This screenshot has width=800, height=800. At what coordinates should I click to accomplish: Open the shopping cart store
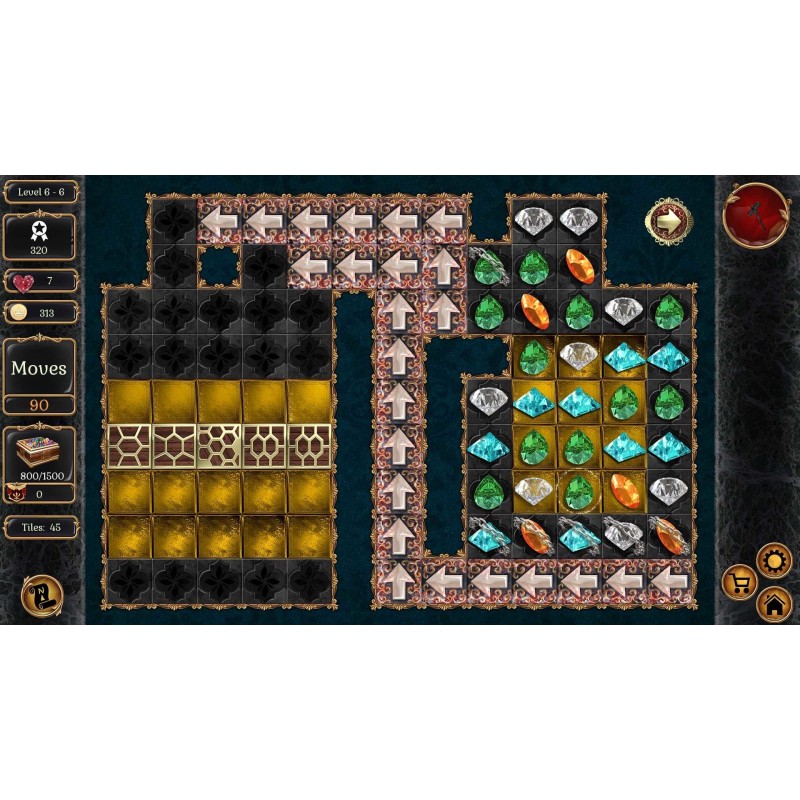pos(740,582)
